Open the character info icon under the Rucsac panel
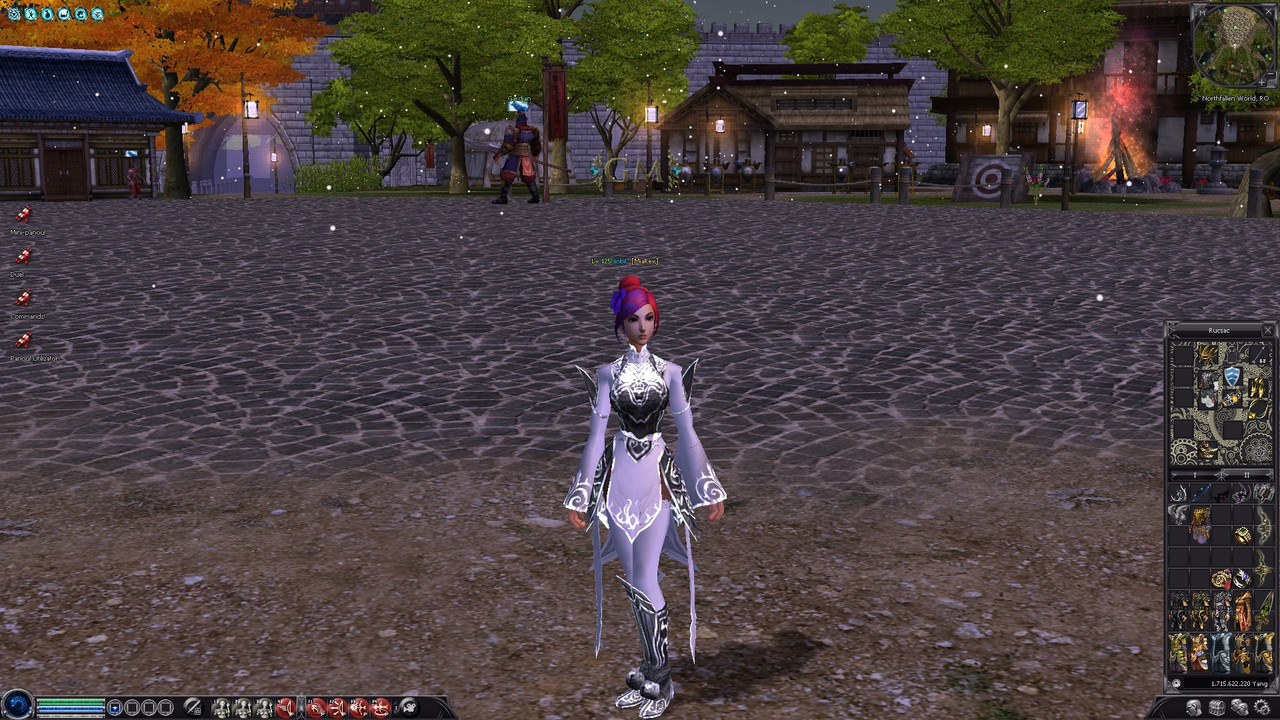 coord(1193,706)
